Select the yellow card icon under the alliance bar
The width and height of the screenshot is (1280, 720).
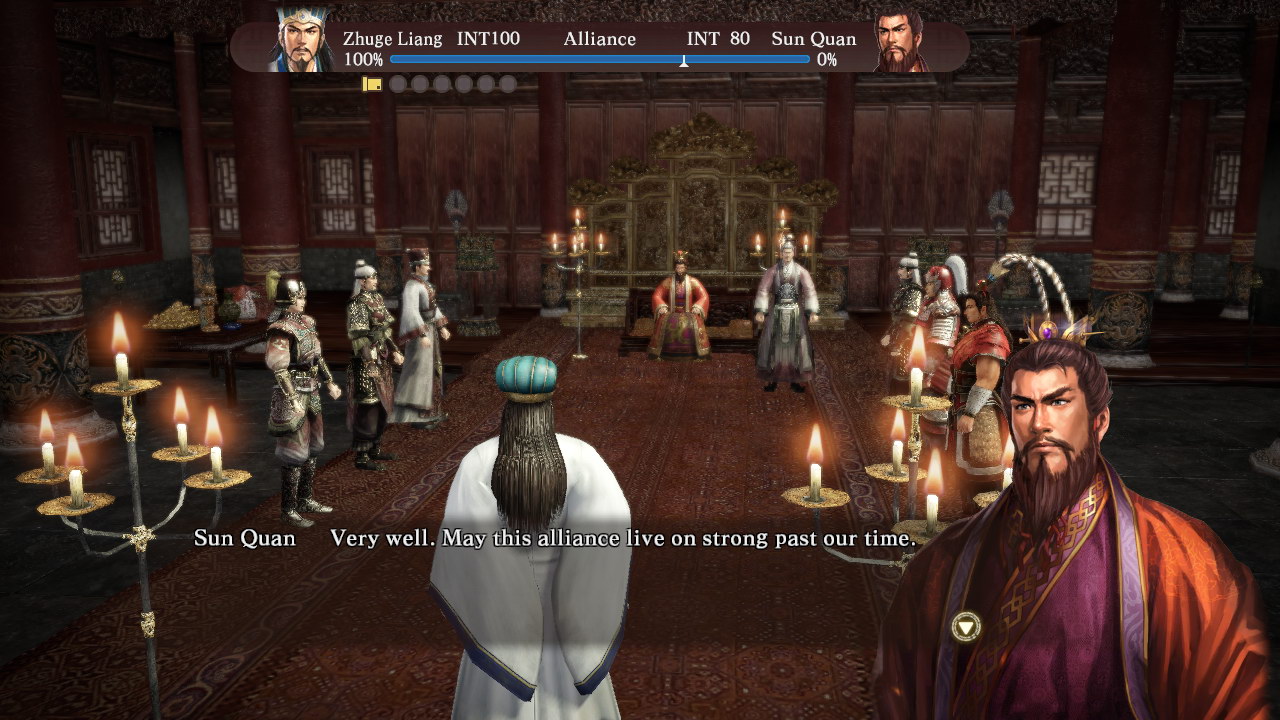pyautogui.click(x=372, y=84)
